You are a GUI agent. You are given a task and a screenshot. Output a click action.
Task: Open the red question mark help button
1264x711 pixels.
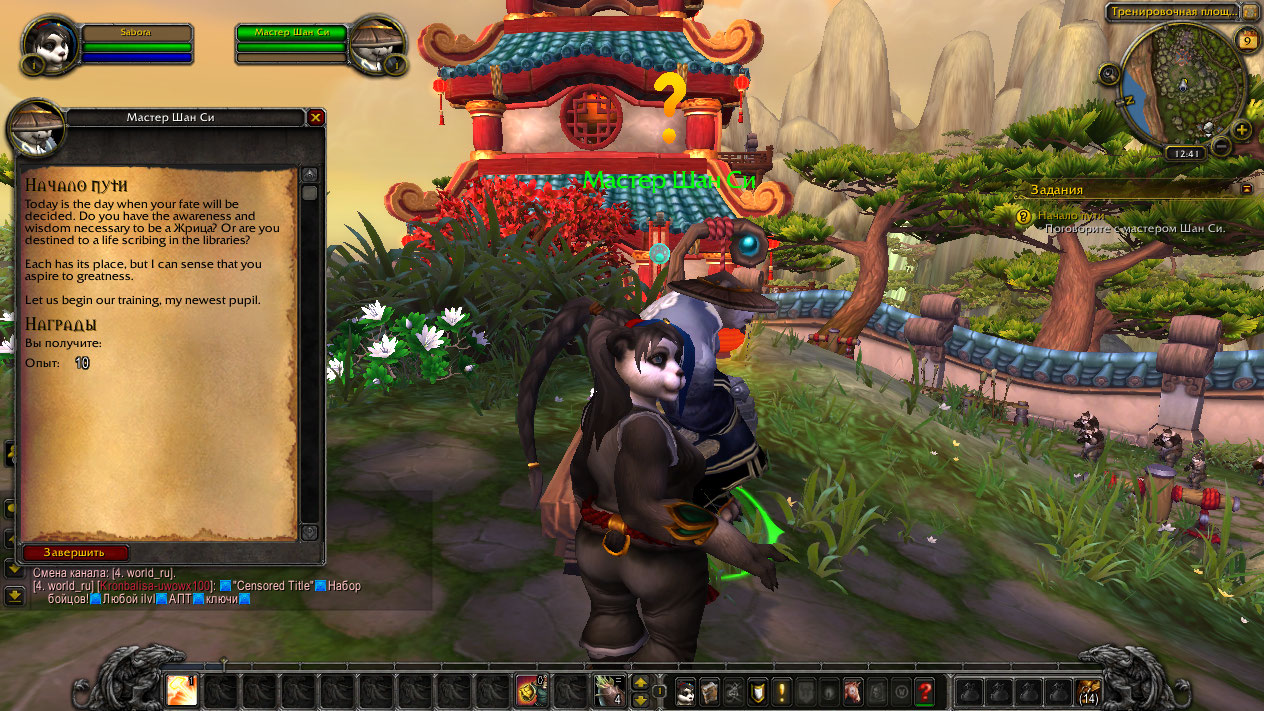tap(924, 691)
